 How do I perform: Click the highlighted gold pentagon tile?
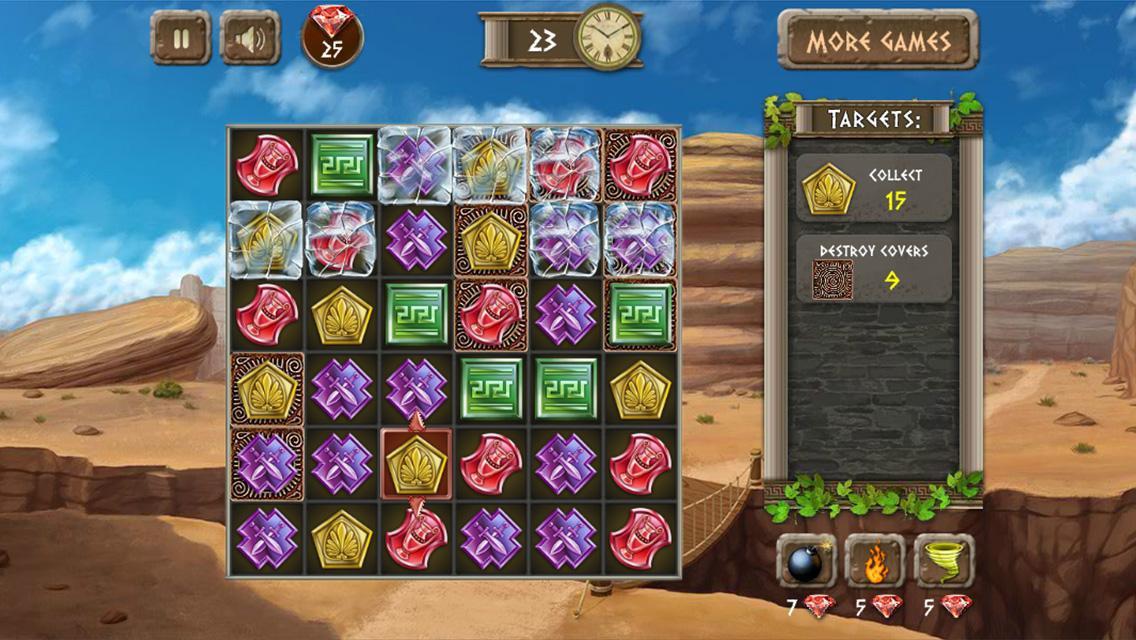(x=416, y=463)
